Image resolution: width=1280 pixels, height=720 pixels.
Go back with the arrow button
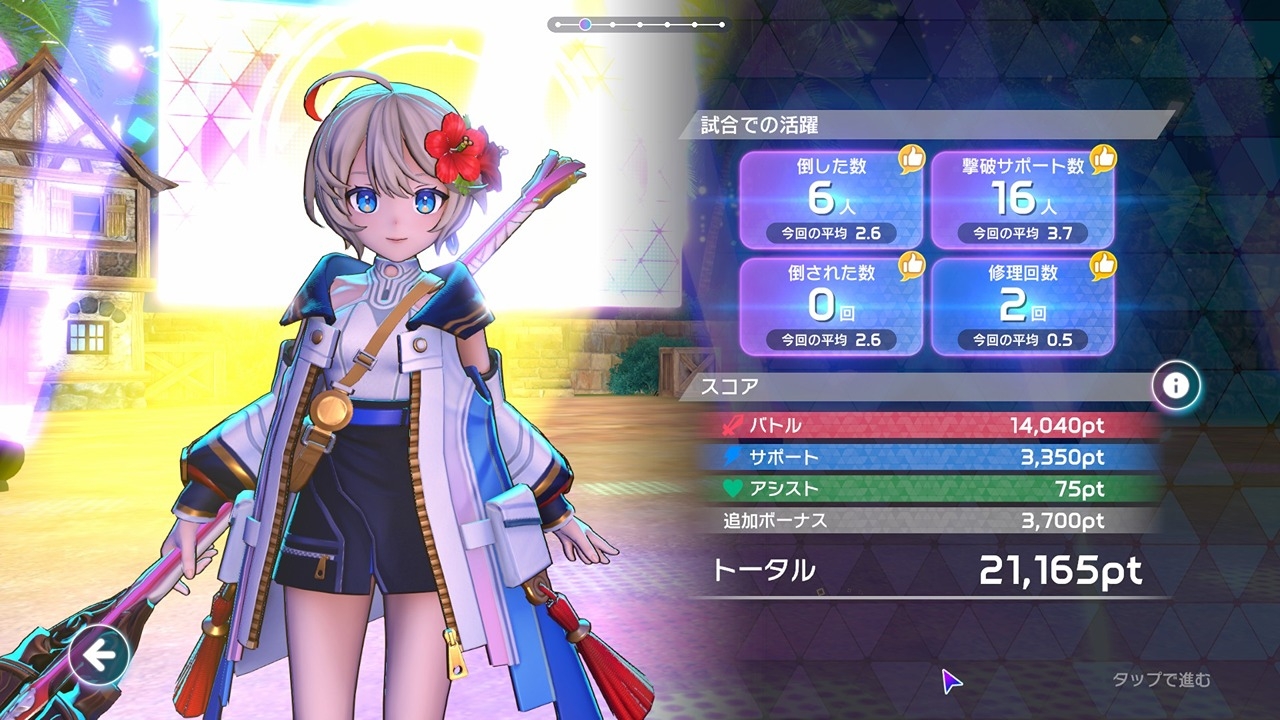click(x=98, y=656)
